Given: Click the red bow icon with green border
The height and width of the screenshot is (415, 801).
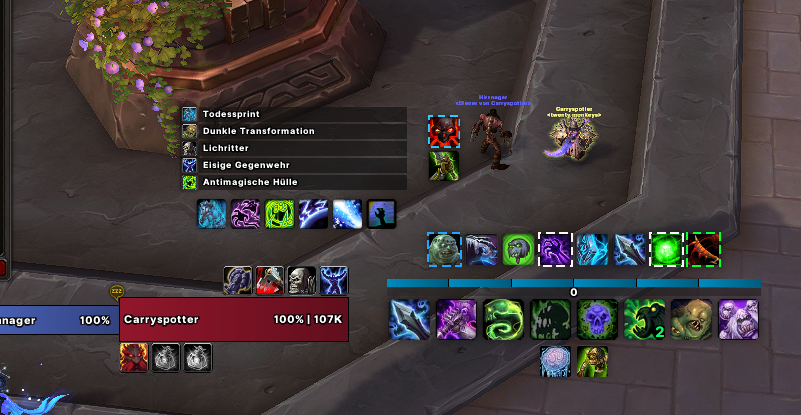Looking at the screenshot, I should pos(704,250).
